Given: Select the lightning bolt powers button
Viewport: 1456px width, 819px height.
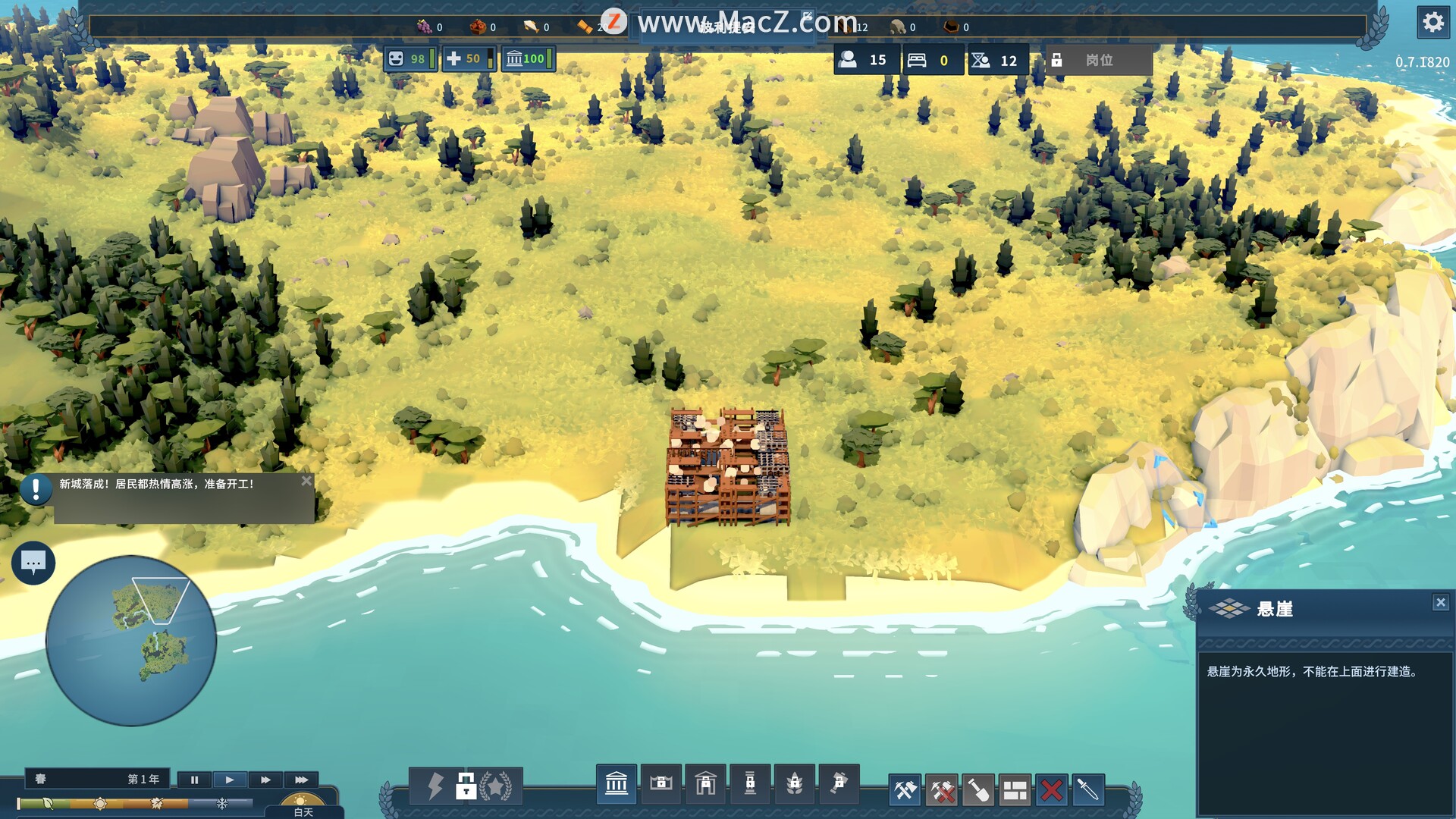Looking at the screenshot, I should coord(435,786).
